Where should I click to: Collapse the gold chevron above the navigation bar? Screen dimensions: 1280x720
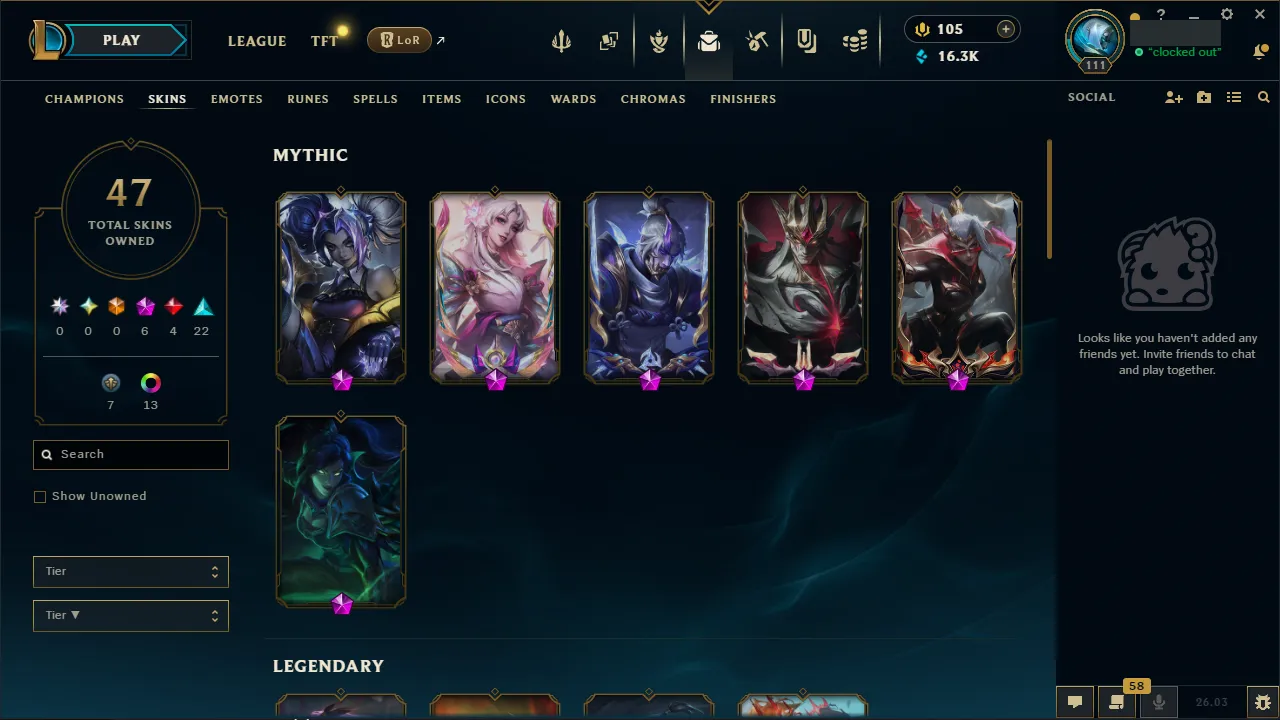point(709,4)
